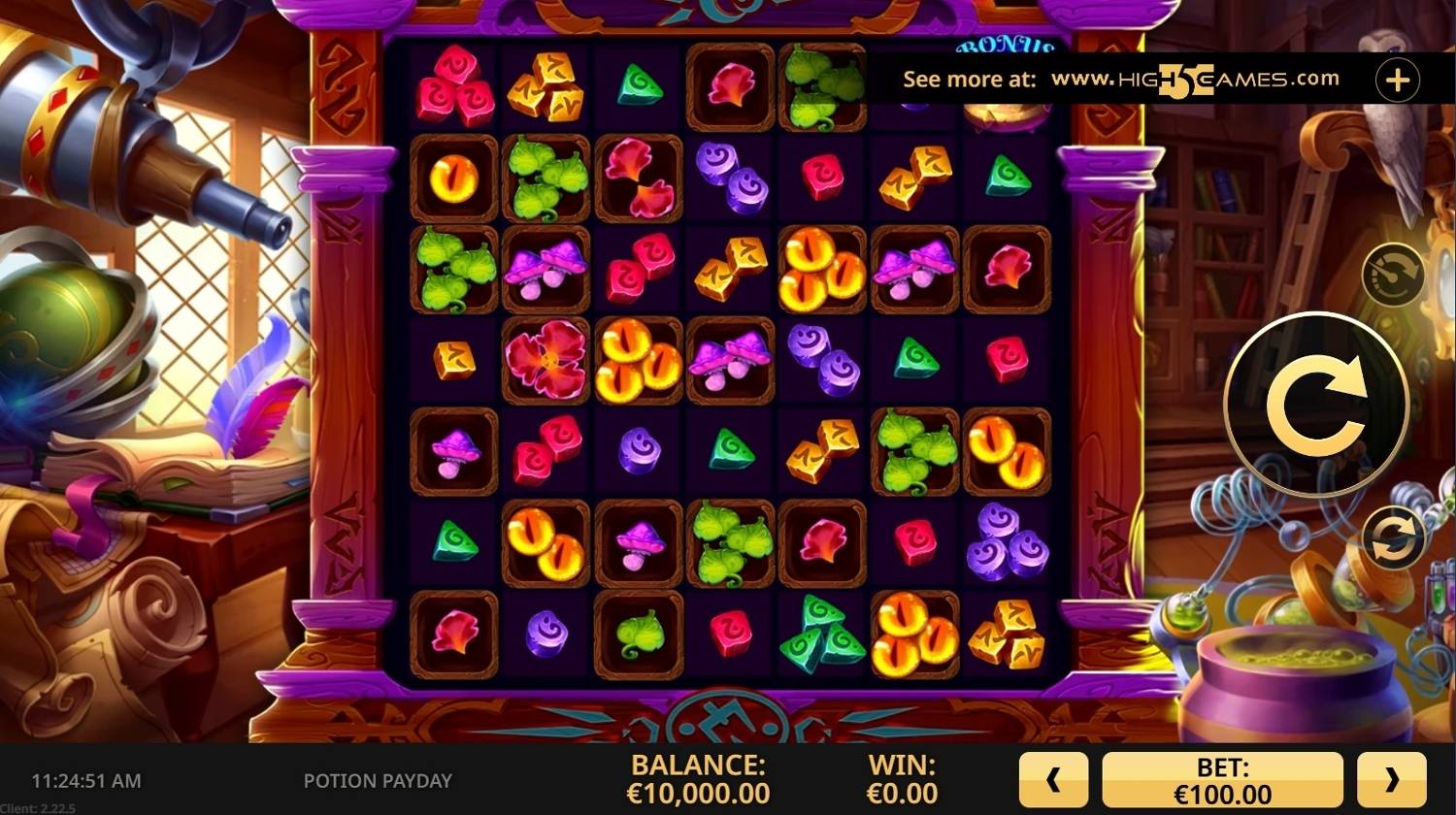Spin the reels with the large arrow button
This screenshot has height=815, width=1456.
click(1316, 406)
